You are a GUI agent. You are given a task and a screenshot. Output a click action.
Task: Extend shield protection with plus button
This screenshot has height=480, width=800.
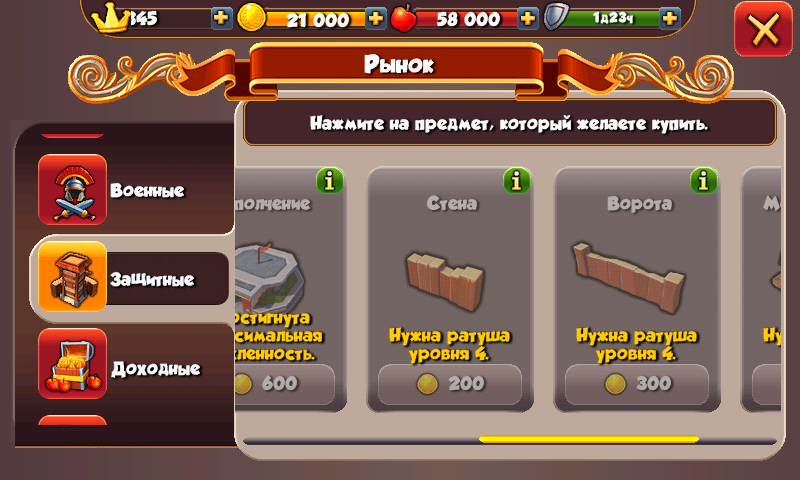669,18
